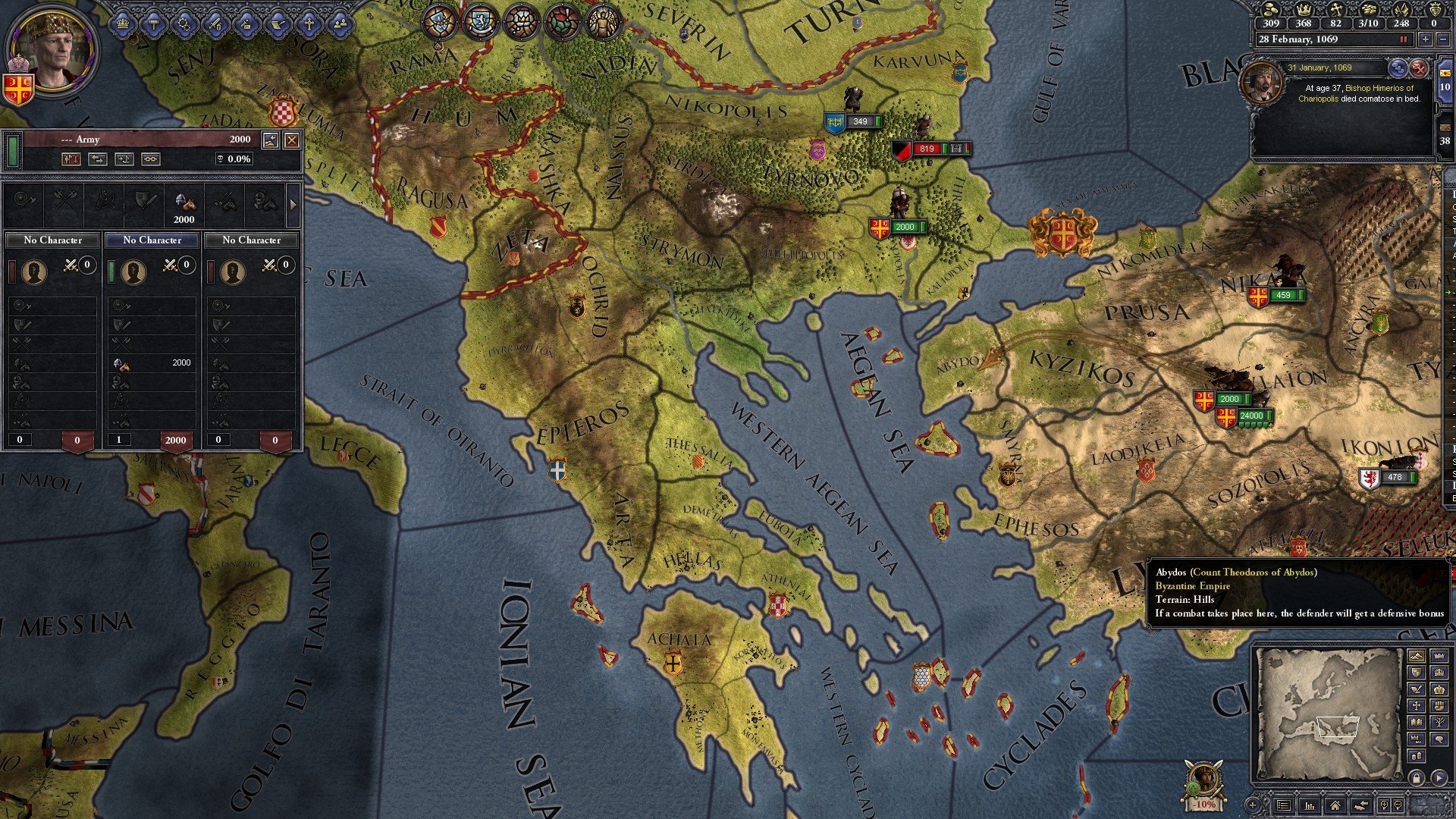
Task: Open the war overview showing -10%
Action: coord(1203,785)
